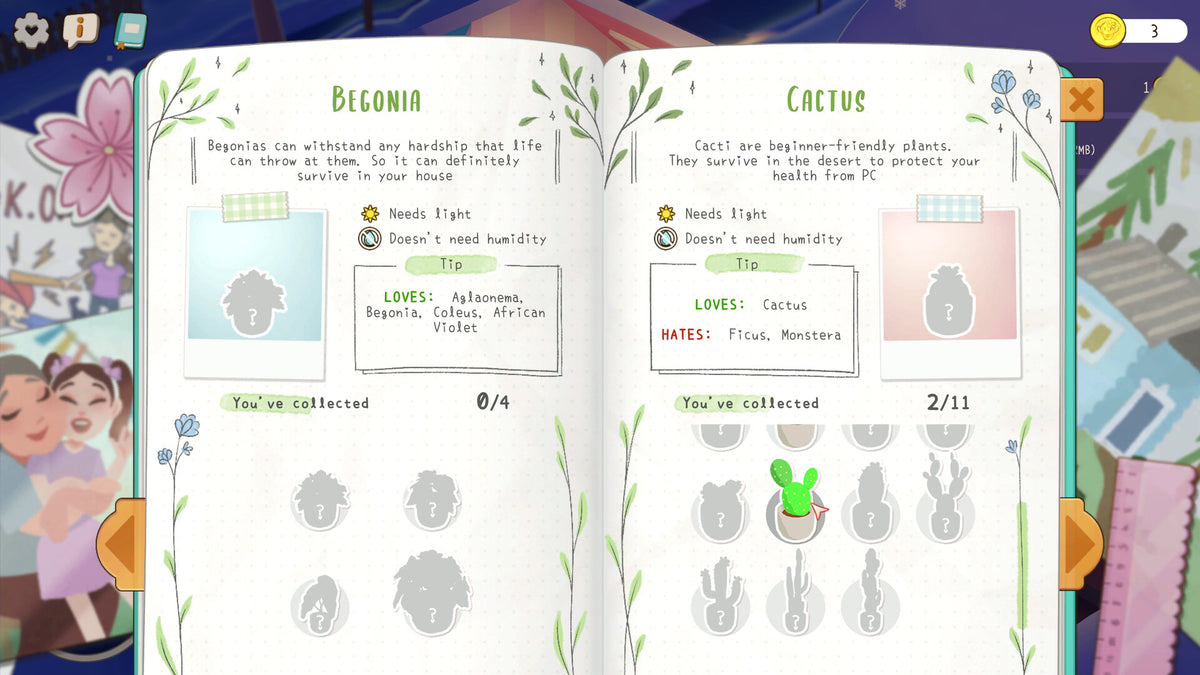Turn to the previous journal page
This screenshot has height=675, width=1200.
(120, 544)
